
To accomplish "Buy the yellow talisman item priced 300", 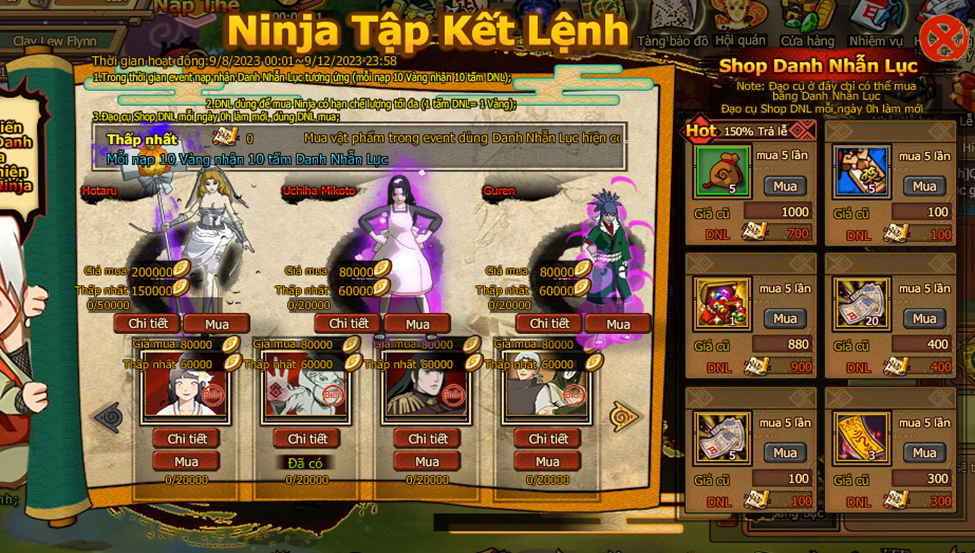I will click(x=924, y=452).
